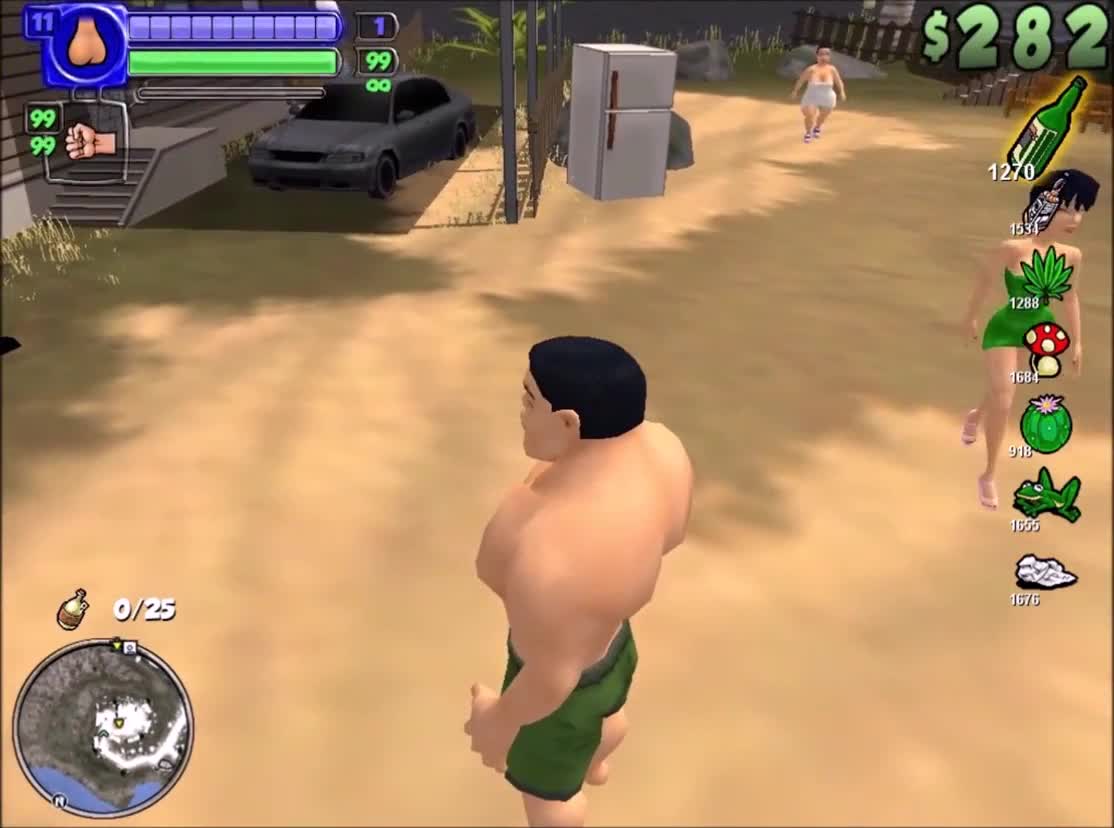Choose the flowering cactus item

(1046, 423)
